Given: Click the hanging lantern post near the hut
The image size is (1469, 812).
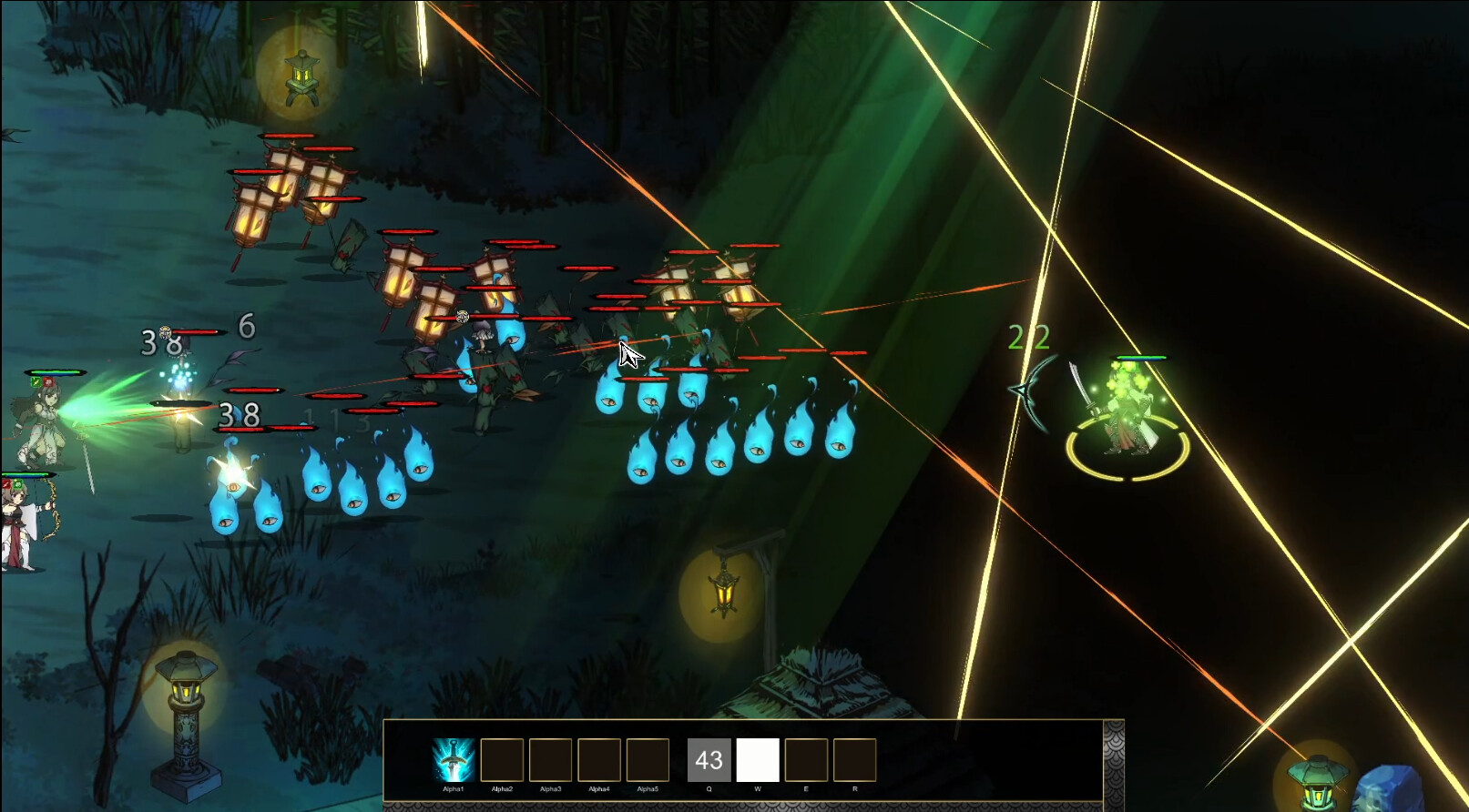Looking at the screenshot, I should (724, 592).
